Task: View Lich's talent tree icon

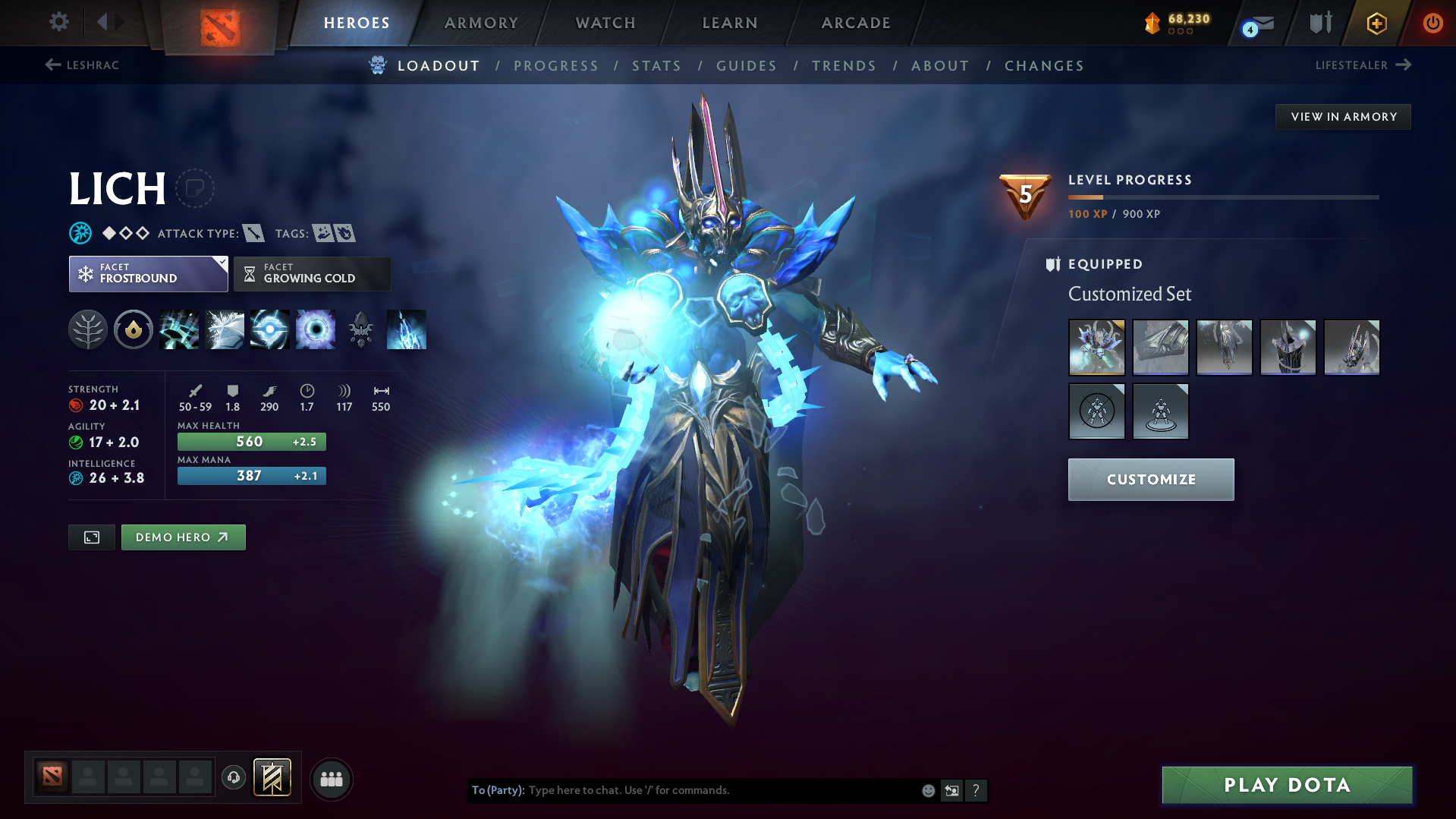Action: tap(88, 329)
